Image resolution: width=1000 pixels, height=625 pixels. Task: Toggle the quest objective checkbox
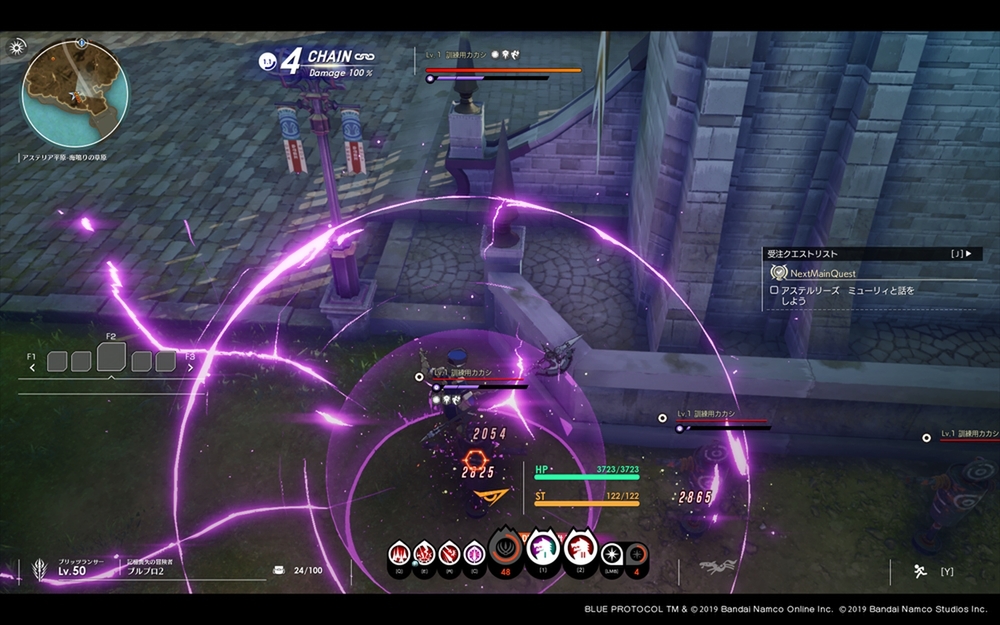pyautogui.click(x=774, y=291)
